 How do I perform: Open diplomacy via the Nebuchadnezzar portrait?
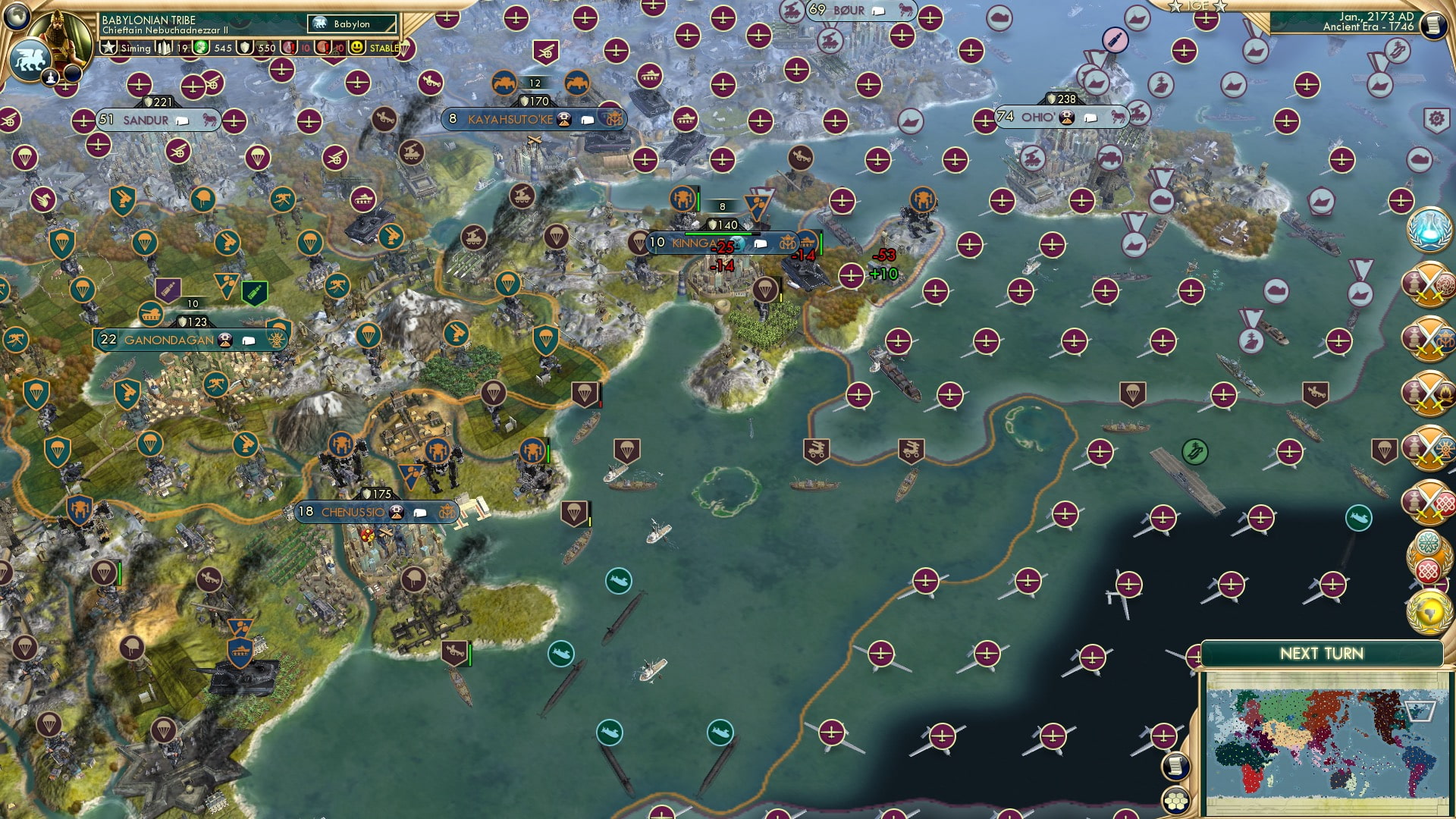[59, 32]
